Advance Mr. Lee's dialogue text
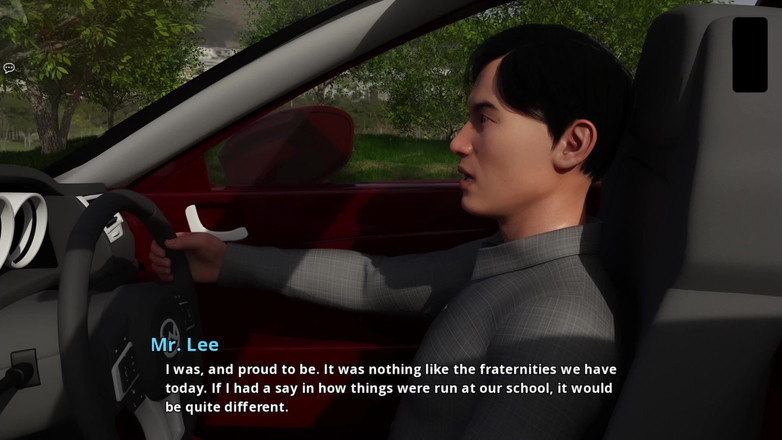This screenshot has height=440, width=782. click(x=390, y=388)
